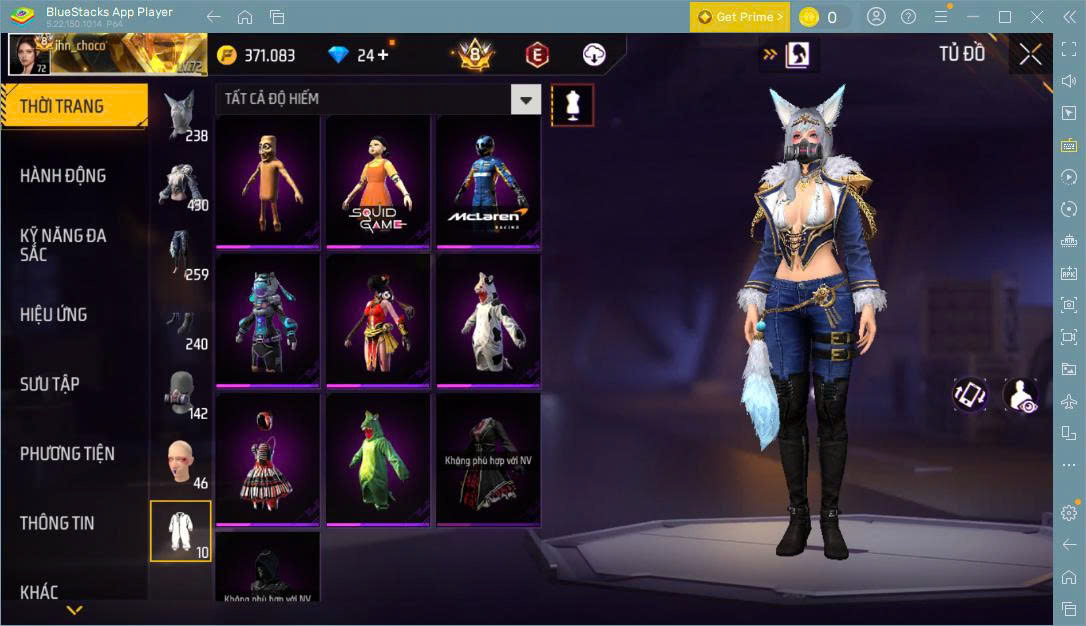Image resolution: width=1086 pixels, height=626 pixels.
Task: Pick the cow-print costume
Action: pos(488,319)
